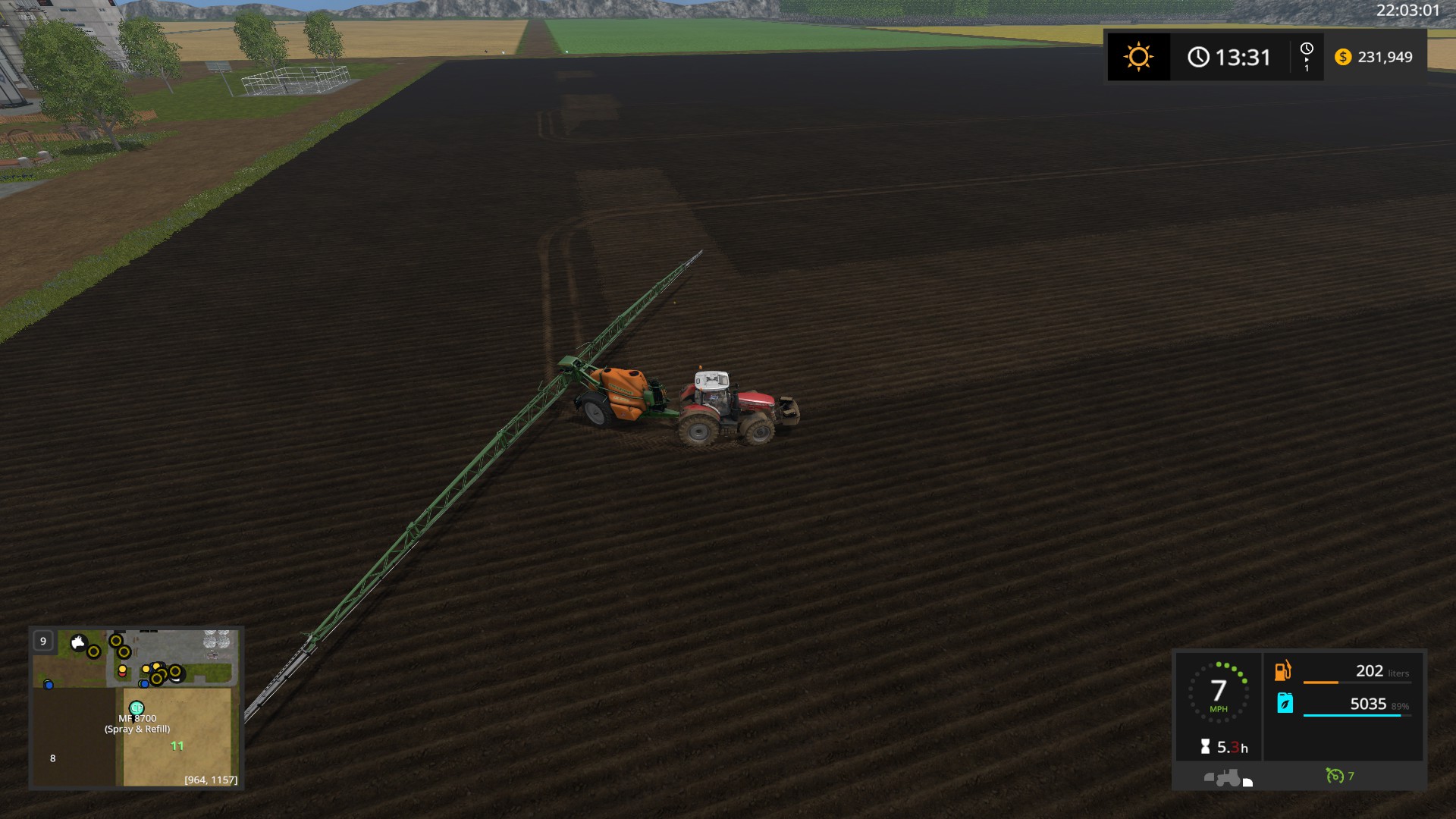Click the hourglass operating hours icon
This screenshot has width=1456, height=819.
(1205, 745)
